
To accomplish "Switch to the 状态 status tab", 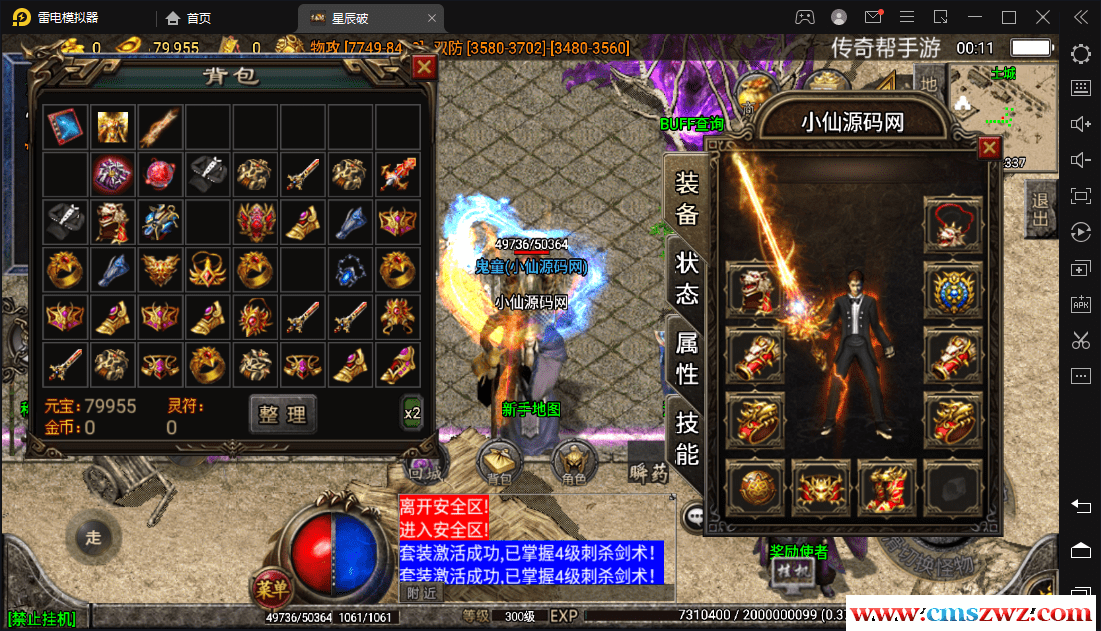I will (x=687, y=279).
